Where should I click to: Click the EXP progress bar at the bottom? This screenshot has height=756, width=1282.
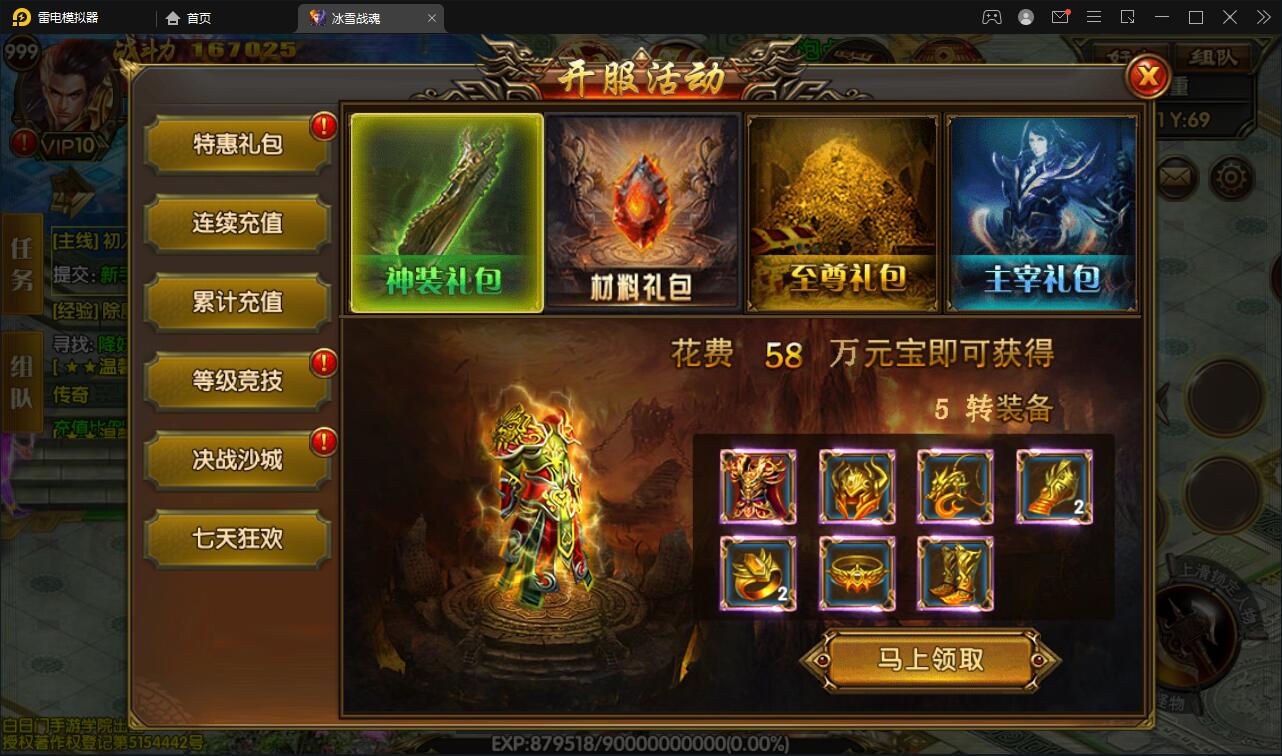tap(641, 742)
